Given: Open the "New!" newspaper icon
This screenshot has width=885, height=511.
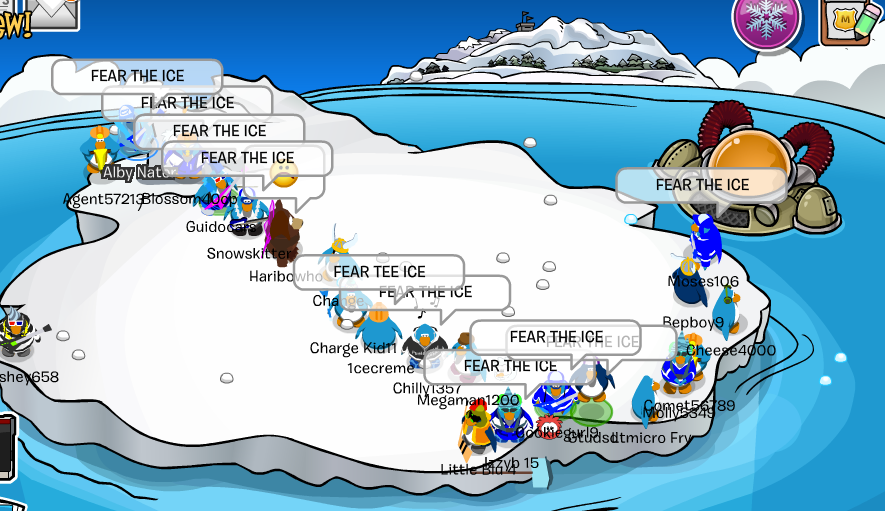Looking at the screenshot, I should (x=13, y=22).
